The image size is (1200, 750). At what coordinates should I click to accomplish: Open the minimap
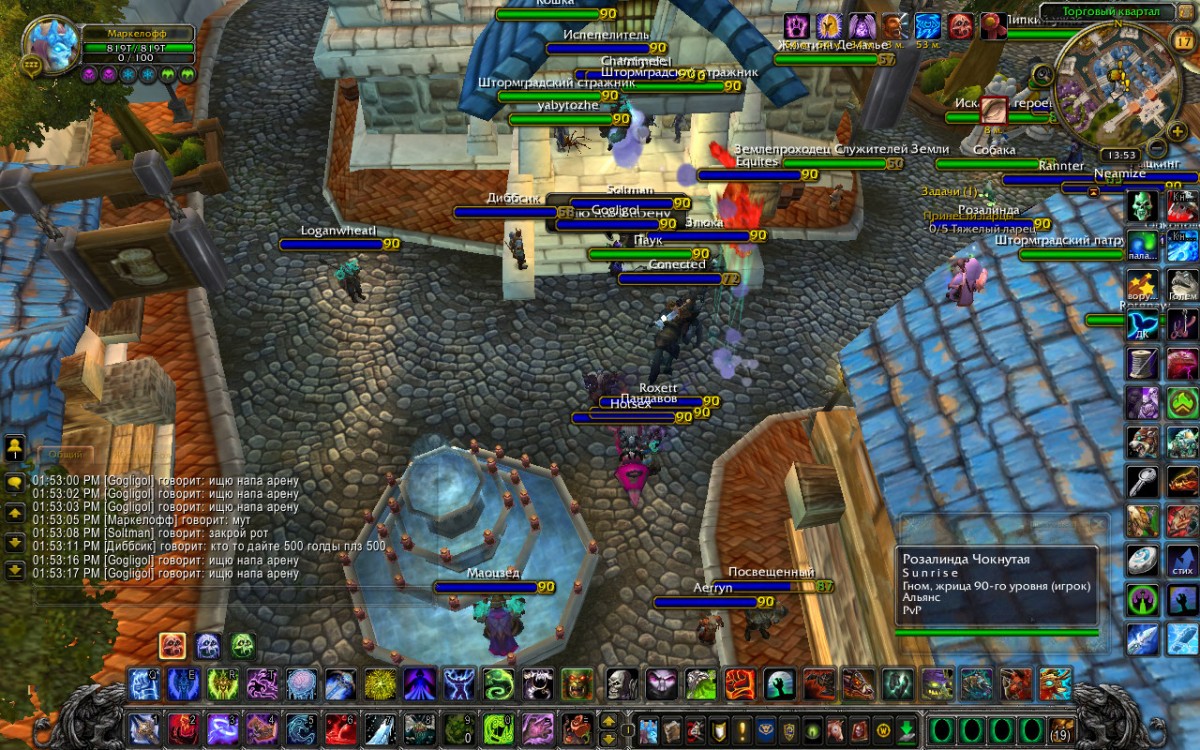(1117, 86)
